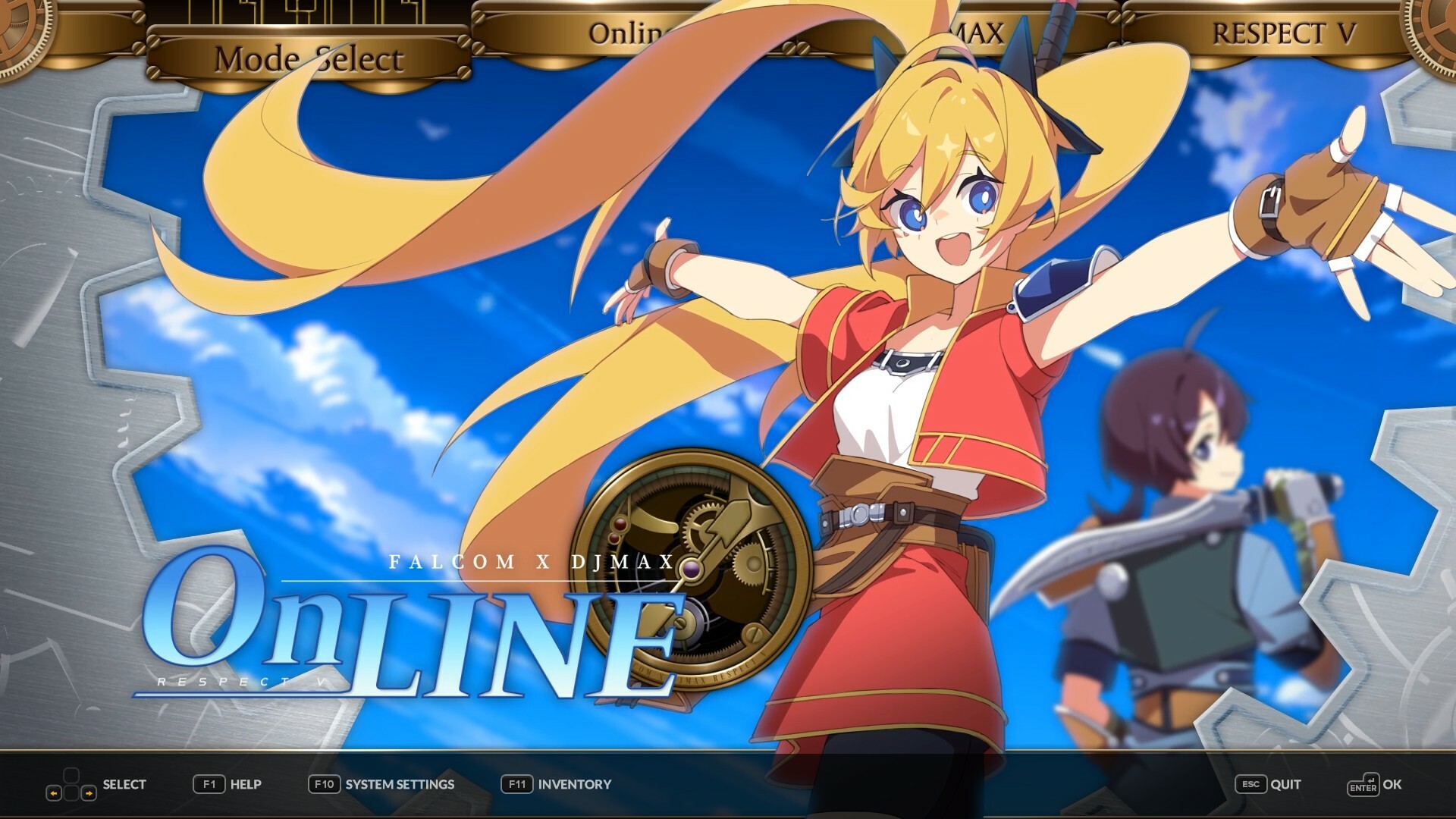The image size is (1456, 819).
Task: Click the F1 key icon beside HELP
Action: point(209,784)
